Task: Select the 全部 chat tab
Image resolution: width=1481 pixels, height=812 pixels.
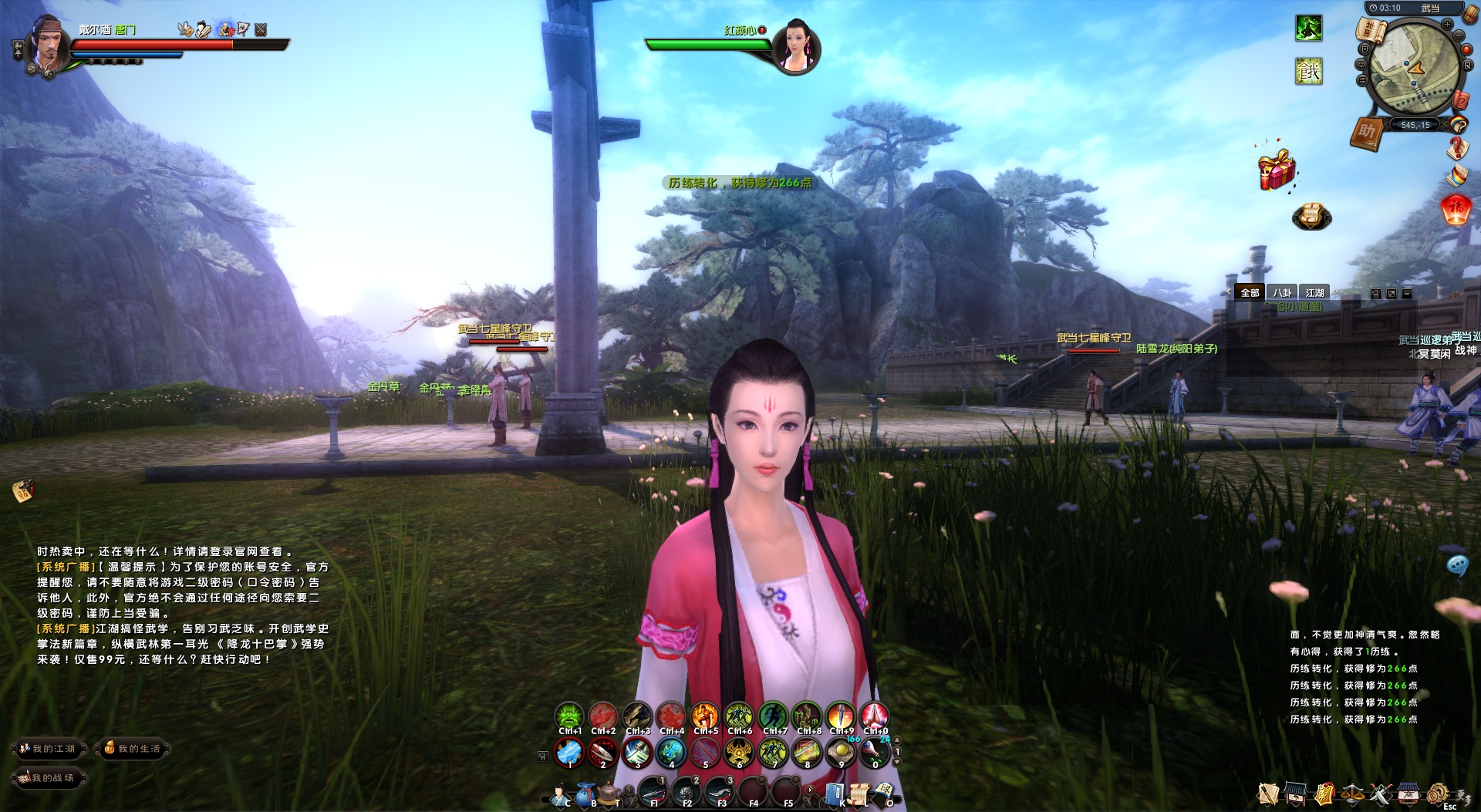Action: point(1250,293)
